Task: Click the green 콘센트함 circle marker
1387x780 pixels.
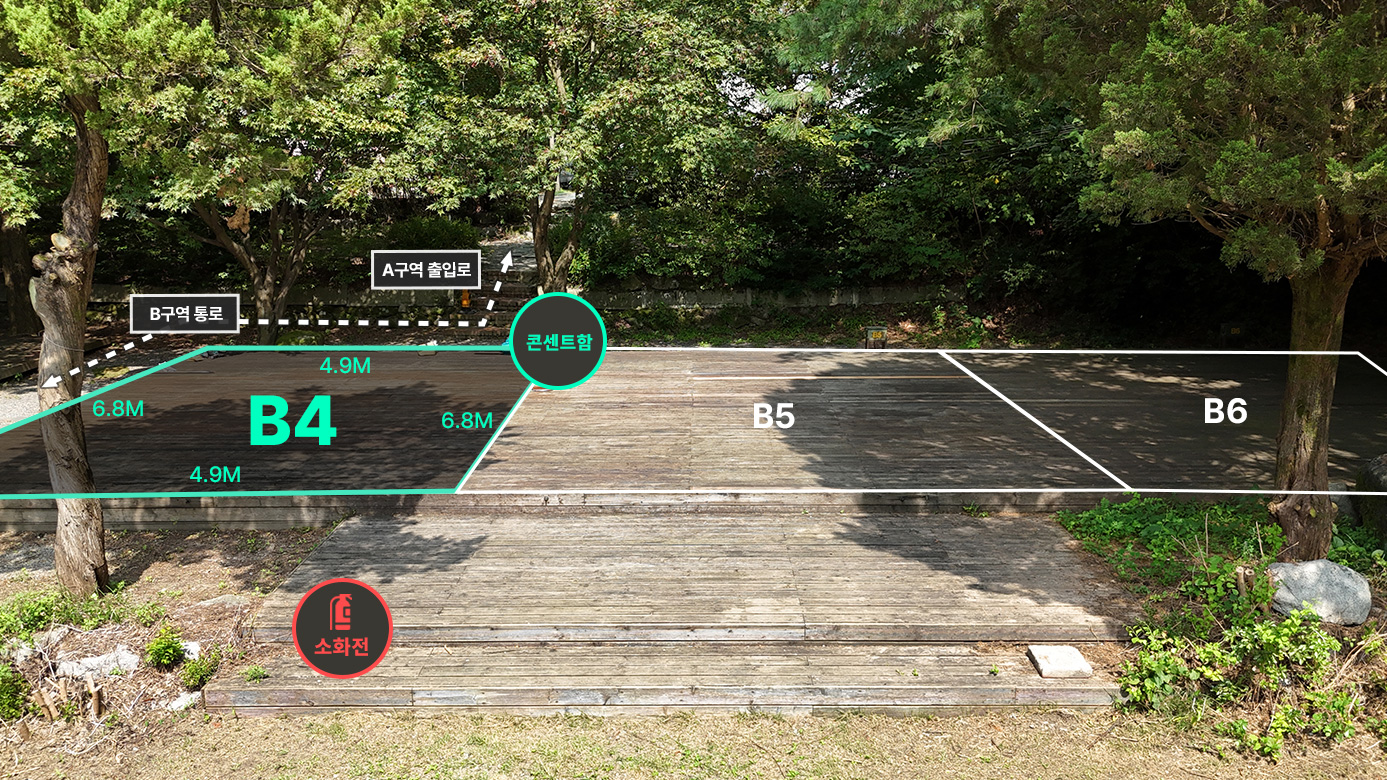Action: pyautogui.click(x=559, y=341)
